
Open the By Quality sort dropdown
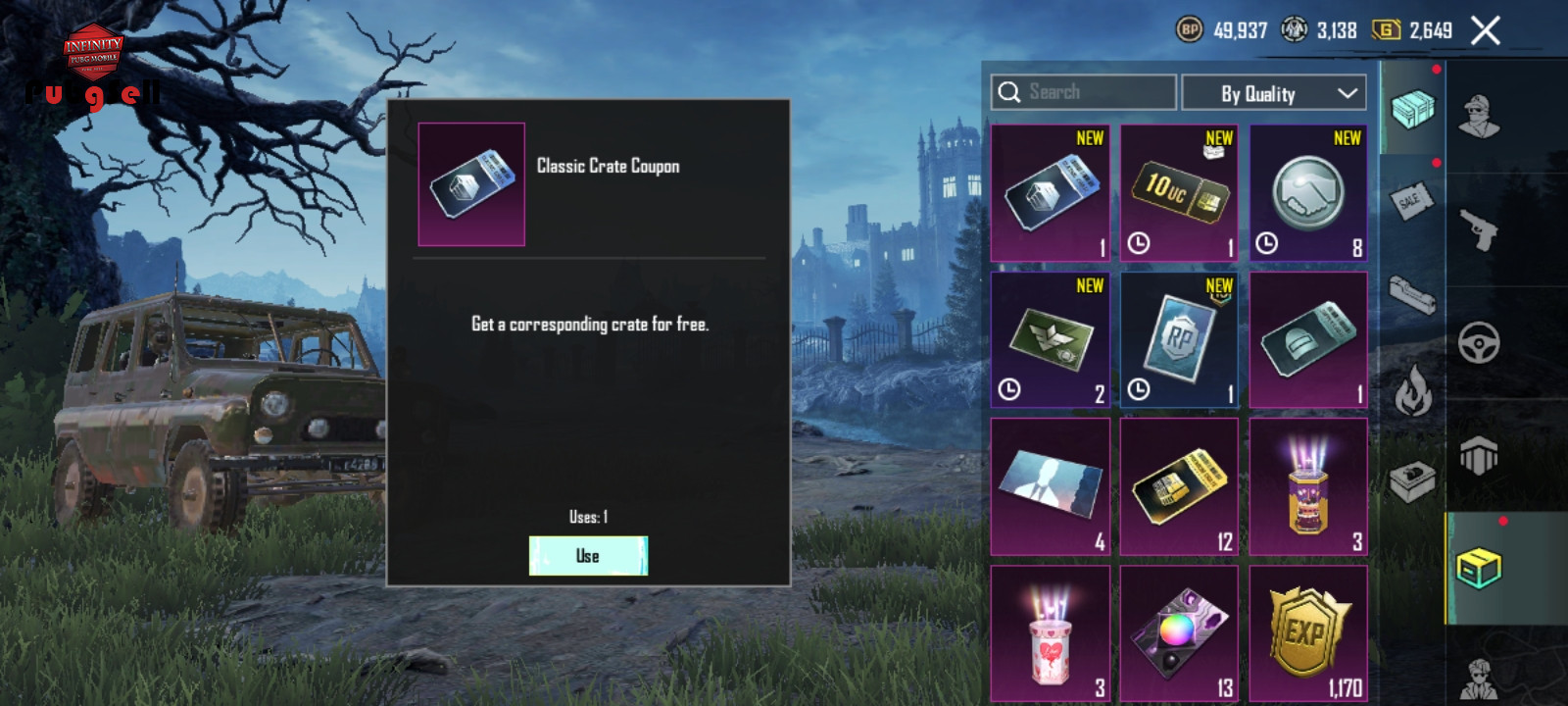click(1274, 93)
